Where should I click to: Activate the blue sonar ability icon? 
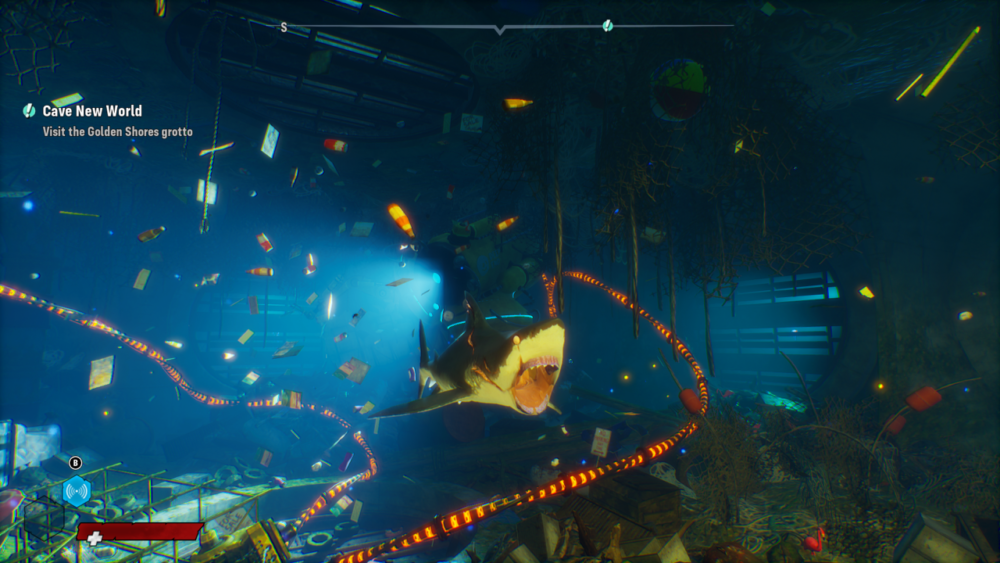77,490
